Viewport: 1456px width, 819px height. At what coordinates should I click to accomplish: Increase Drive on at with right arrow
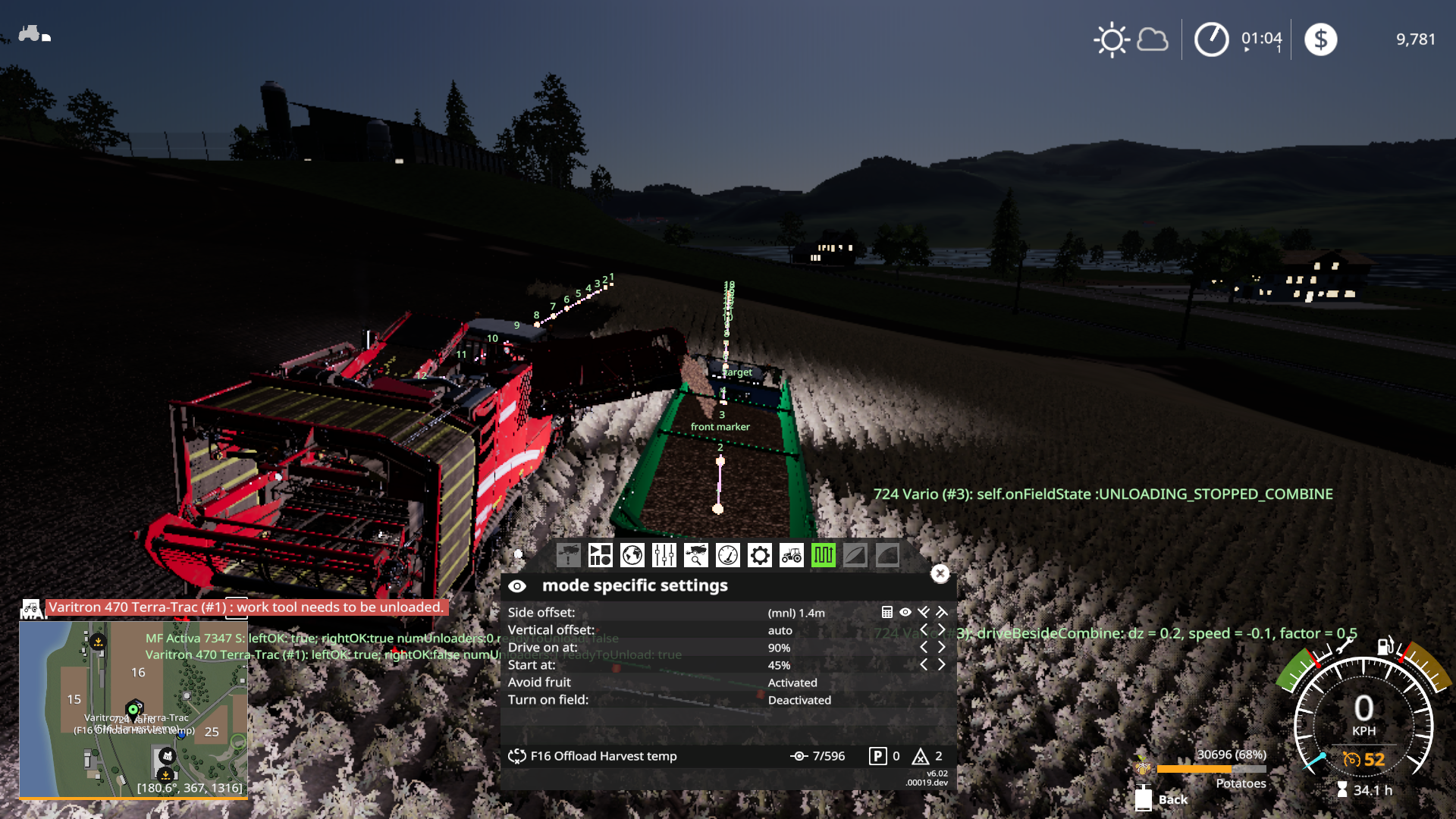click(x=942, y=647)
